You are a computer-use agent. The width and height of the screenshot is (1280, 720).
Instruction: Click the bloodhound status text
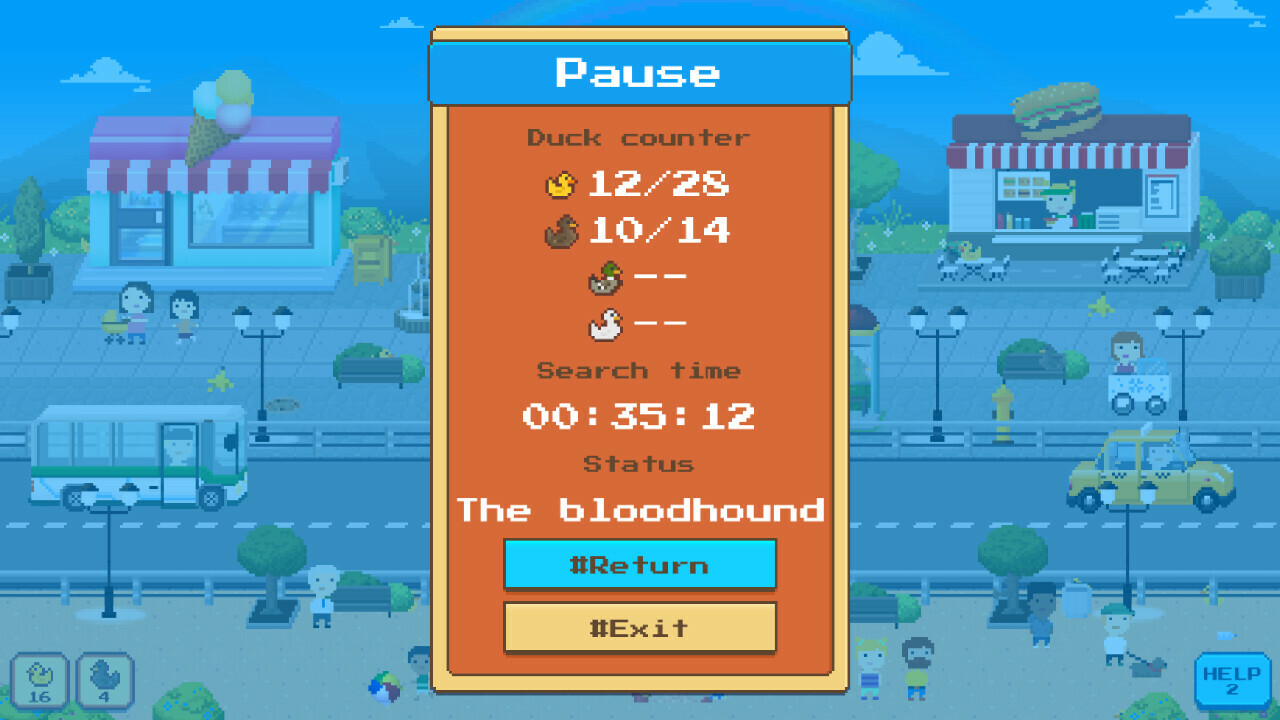(641, 509)
